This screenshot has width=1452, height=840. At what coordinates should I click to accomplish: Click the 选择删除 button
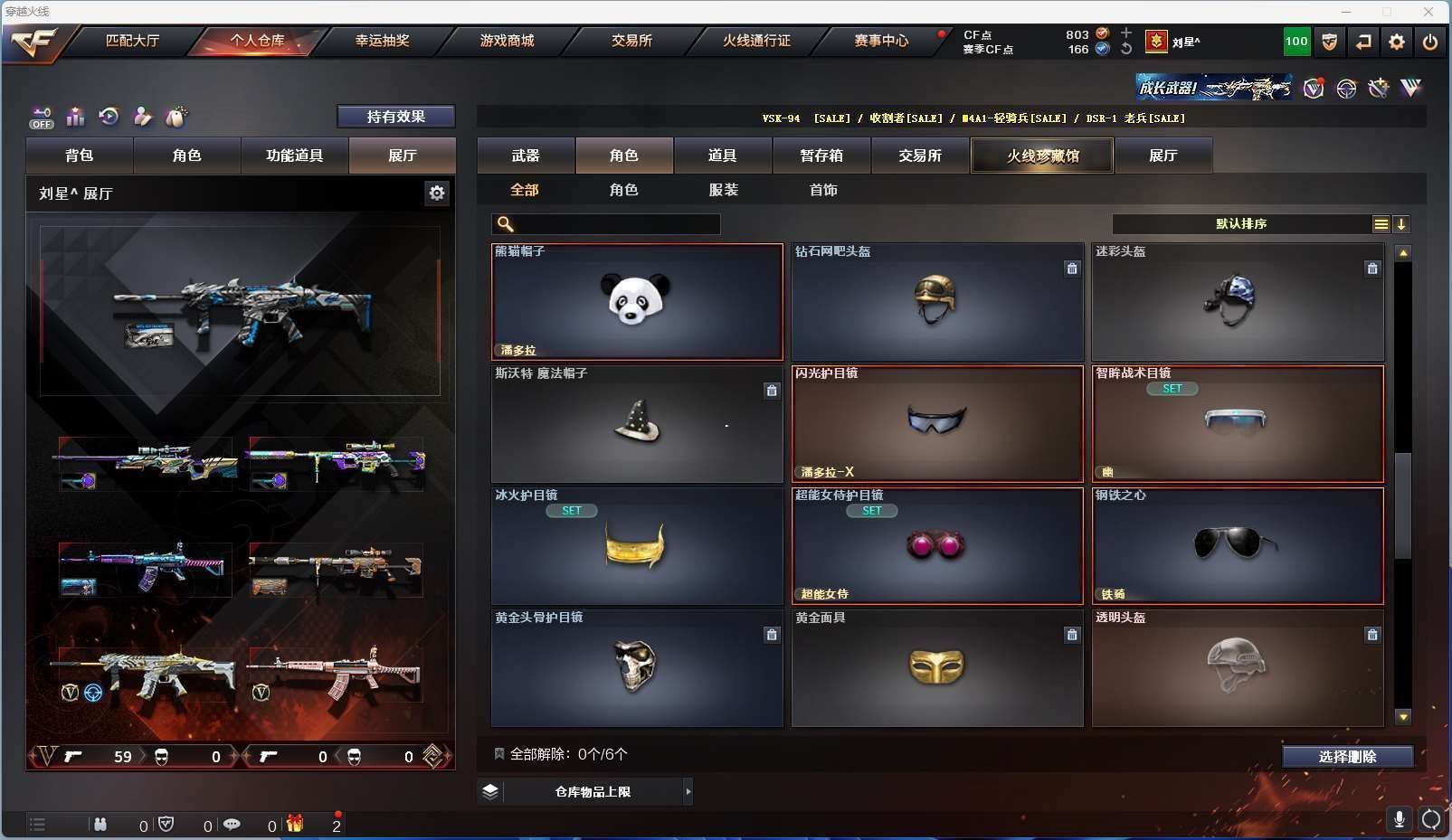coord(1347,757)
